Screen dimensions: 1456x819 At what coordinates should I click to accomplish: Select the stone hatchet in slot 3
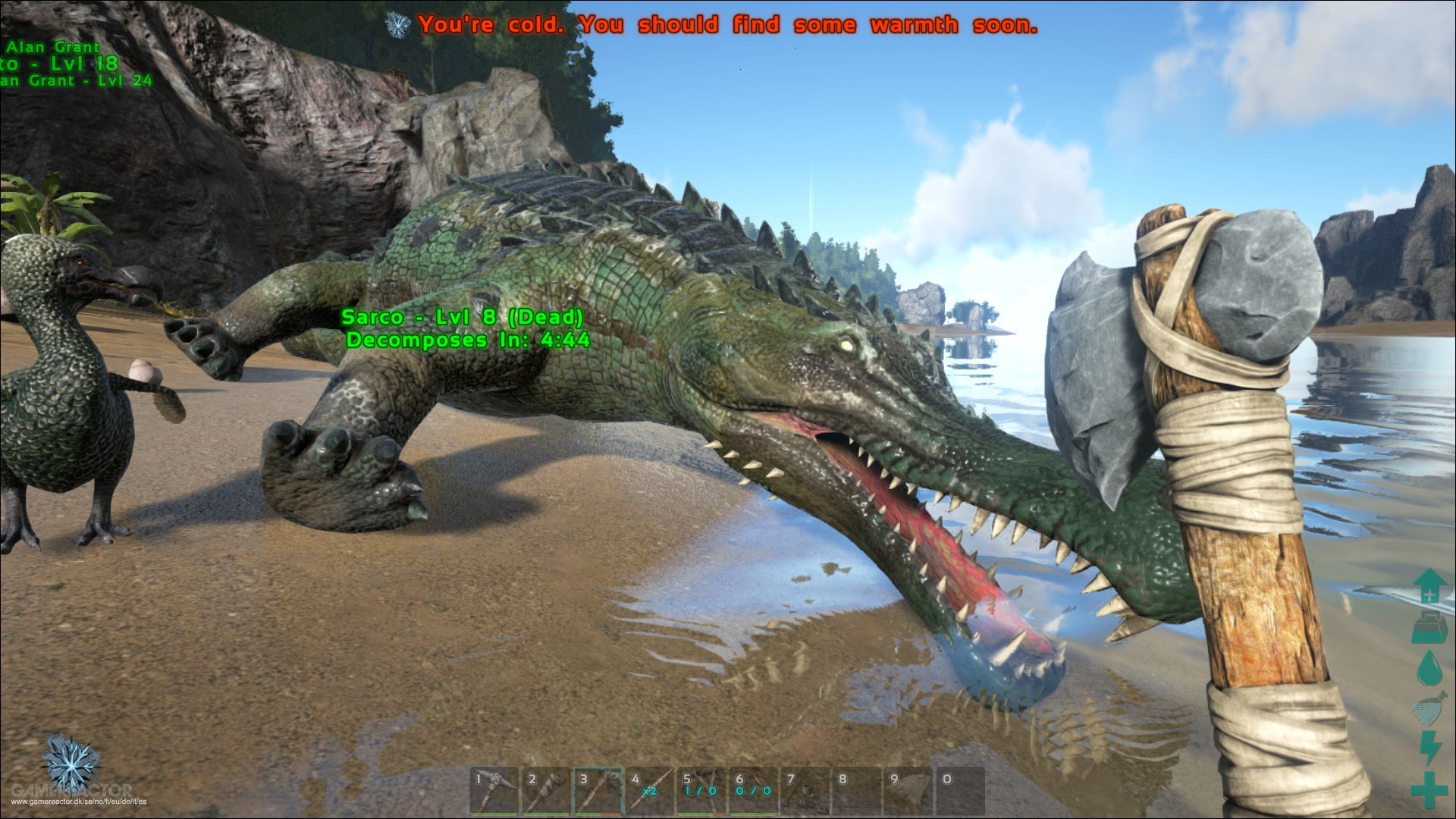point(598,792)
